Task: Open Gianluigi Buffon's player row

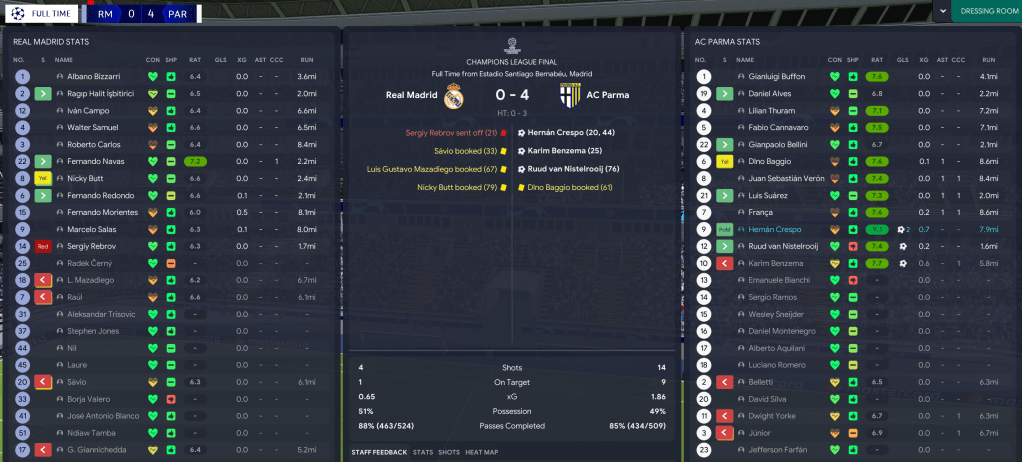Action: 779,76
